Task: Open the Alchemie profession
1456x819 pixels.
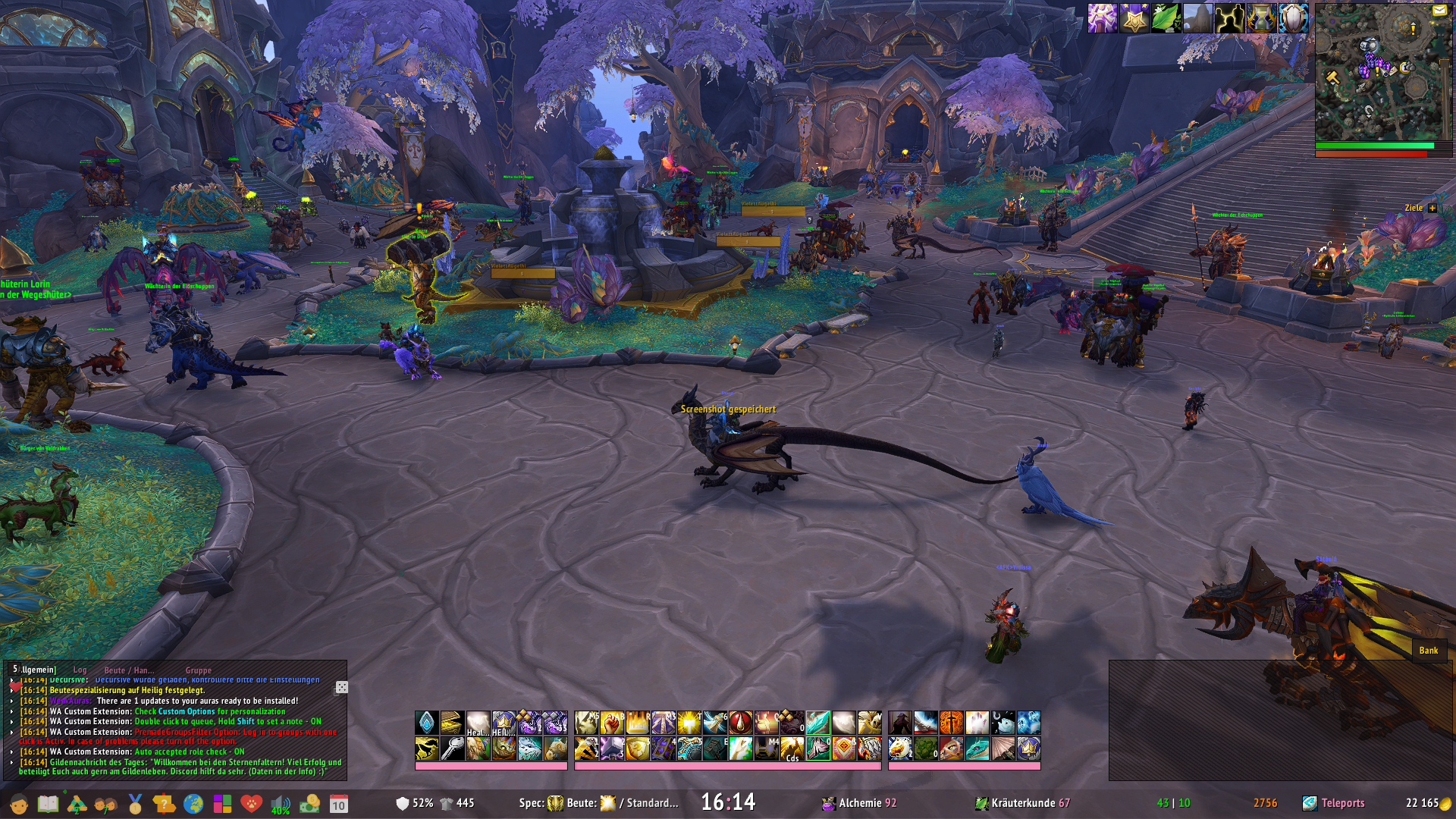Action: pos(859,803)
